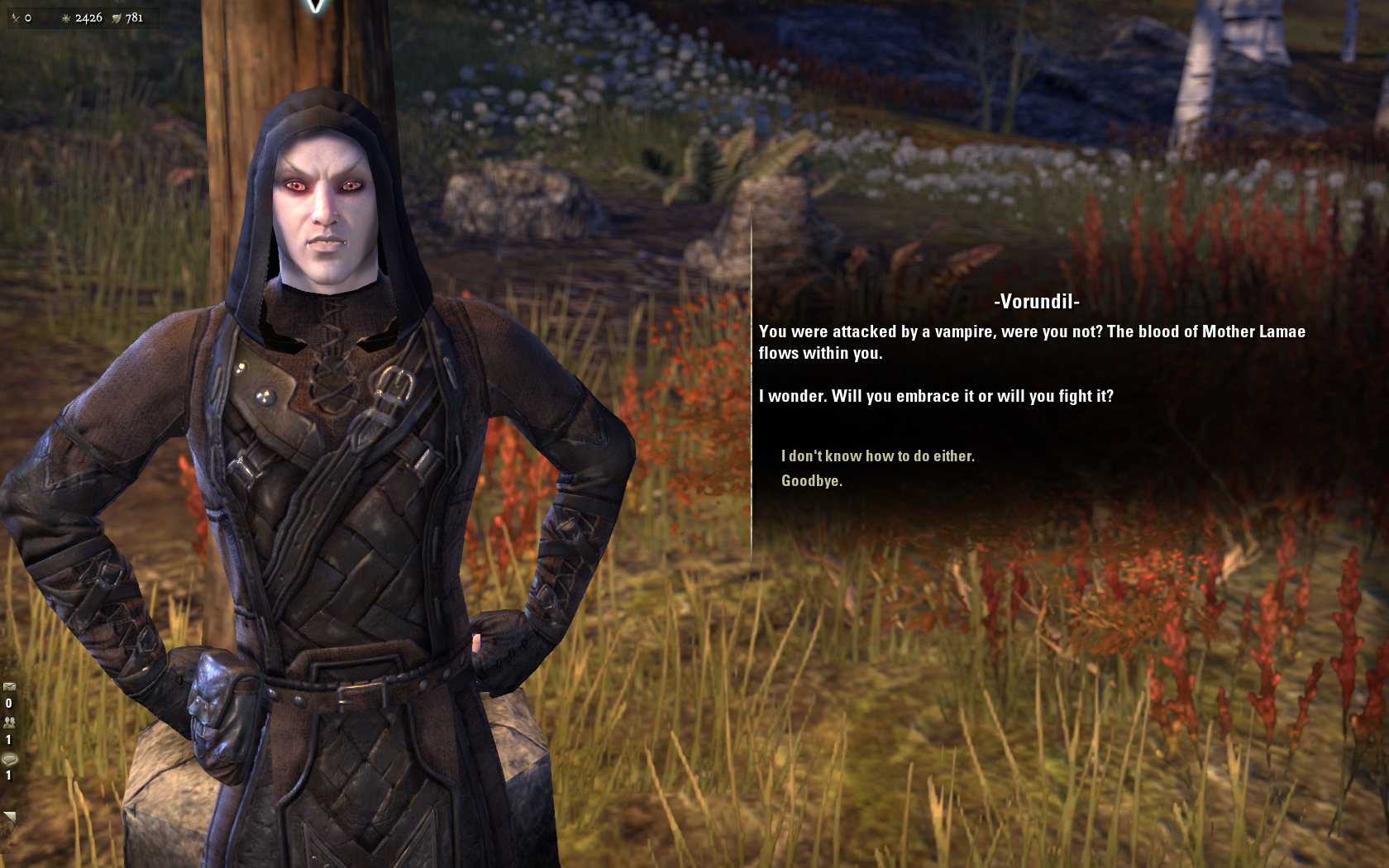Open the mail envelope icon
This screenshot has width=1389, height=868.
pyautogui.click(x=9, y=686)
